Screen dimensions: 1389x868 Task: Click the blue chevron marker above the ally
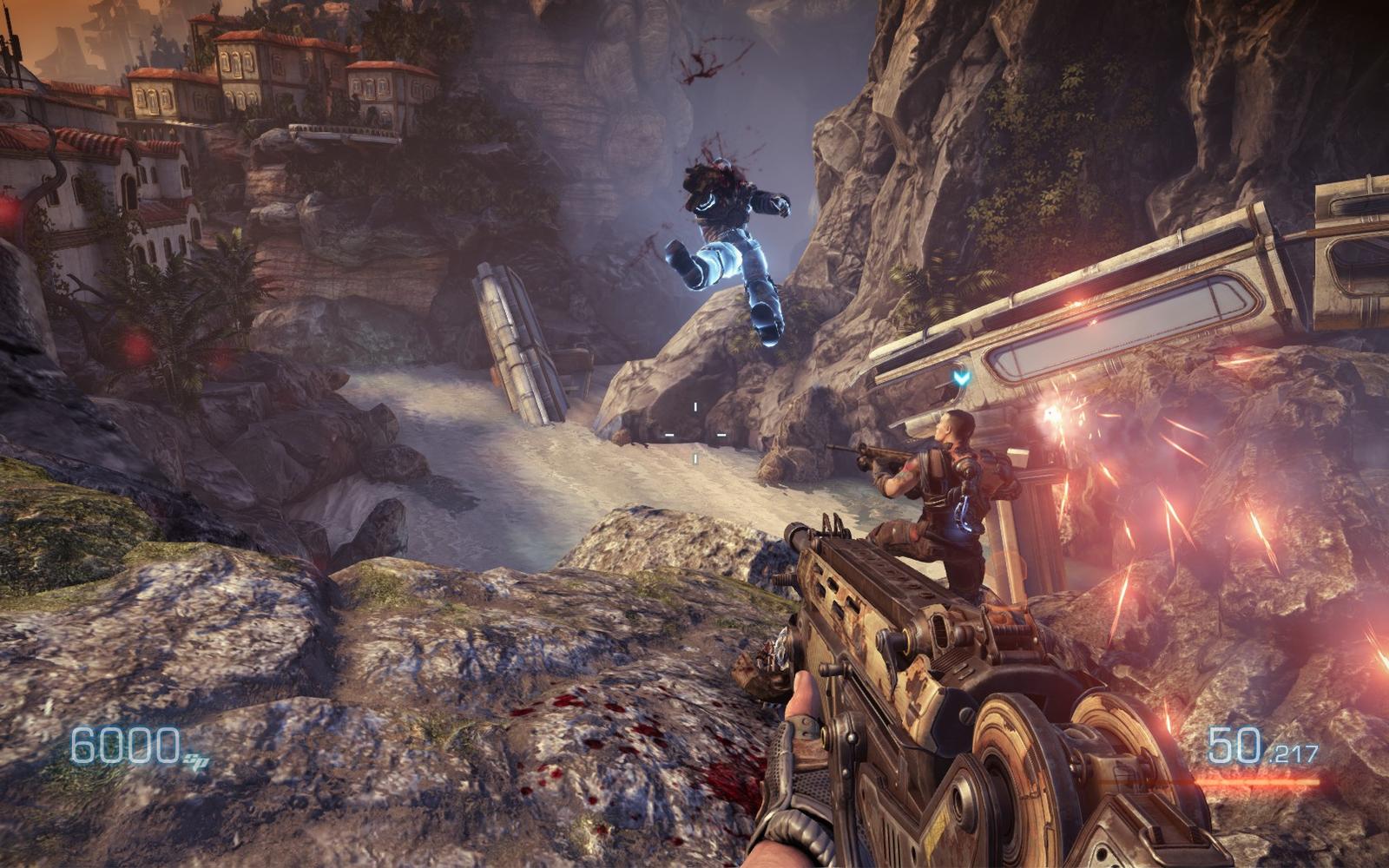(x=959, y=378)
